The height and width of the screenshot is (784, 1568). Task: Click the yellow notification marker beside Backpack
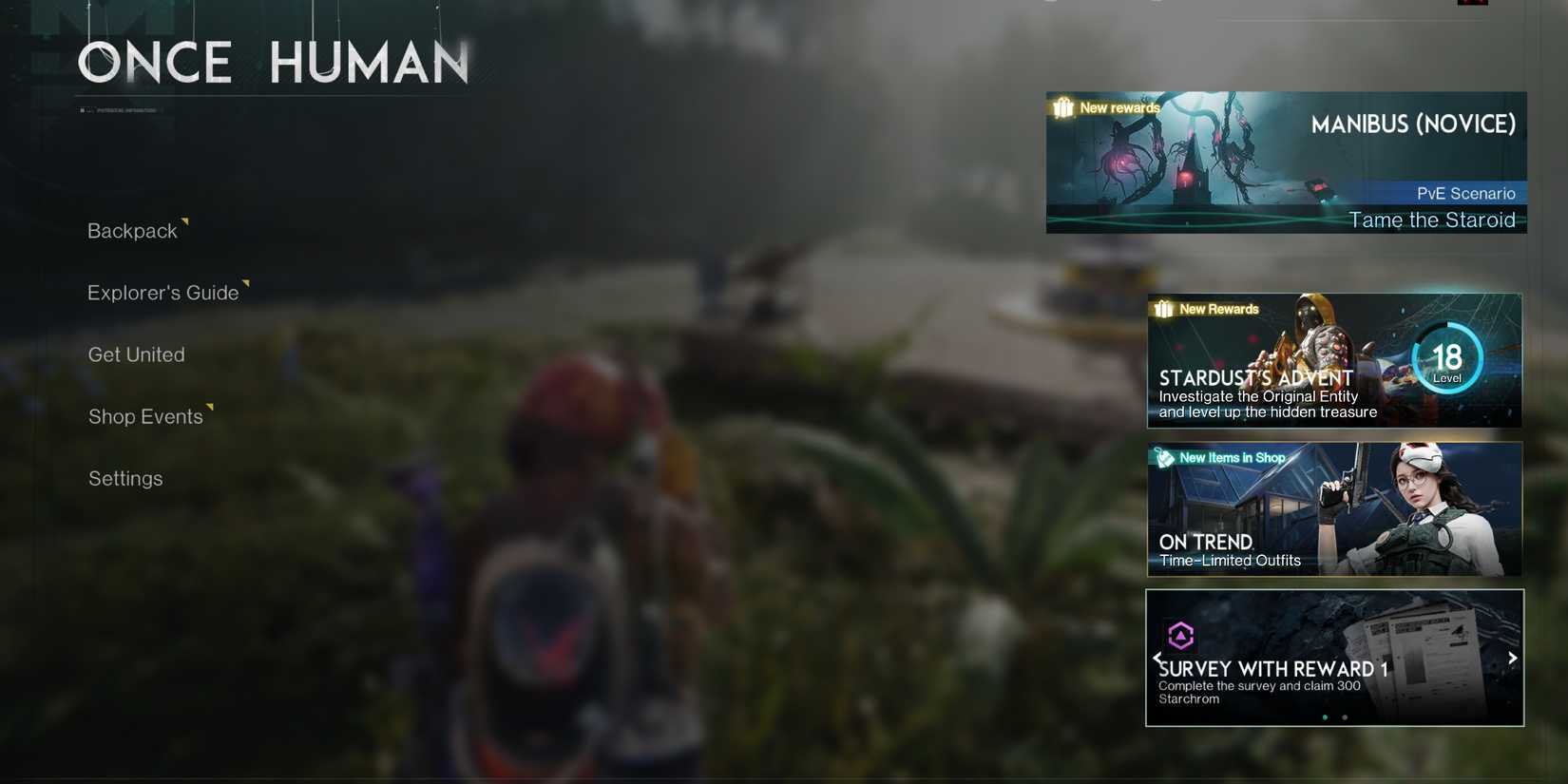click(x=184, y=220)
